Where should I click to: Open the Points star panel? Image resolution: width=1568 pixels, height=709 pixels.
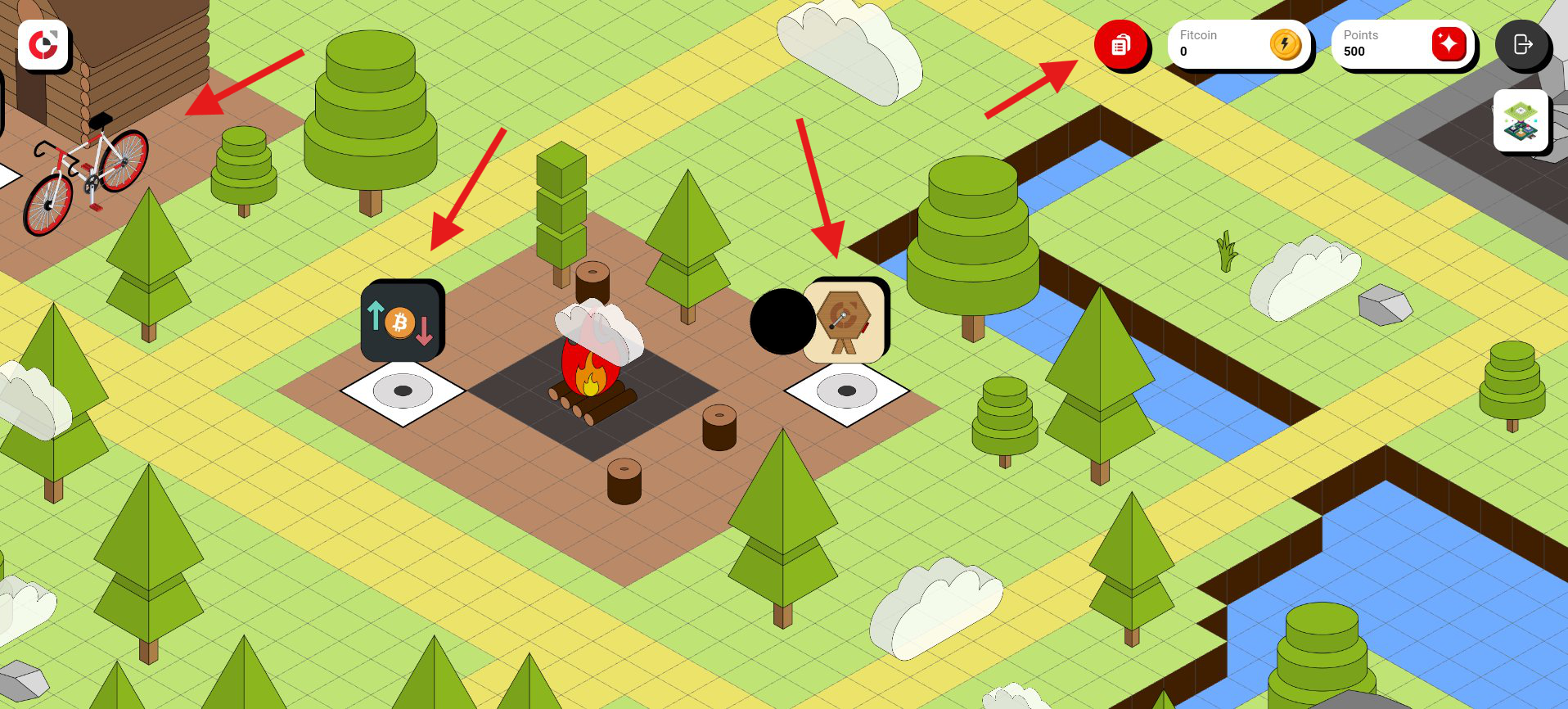[1403, 44]
